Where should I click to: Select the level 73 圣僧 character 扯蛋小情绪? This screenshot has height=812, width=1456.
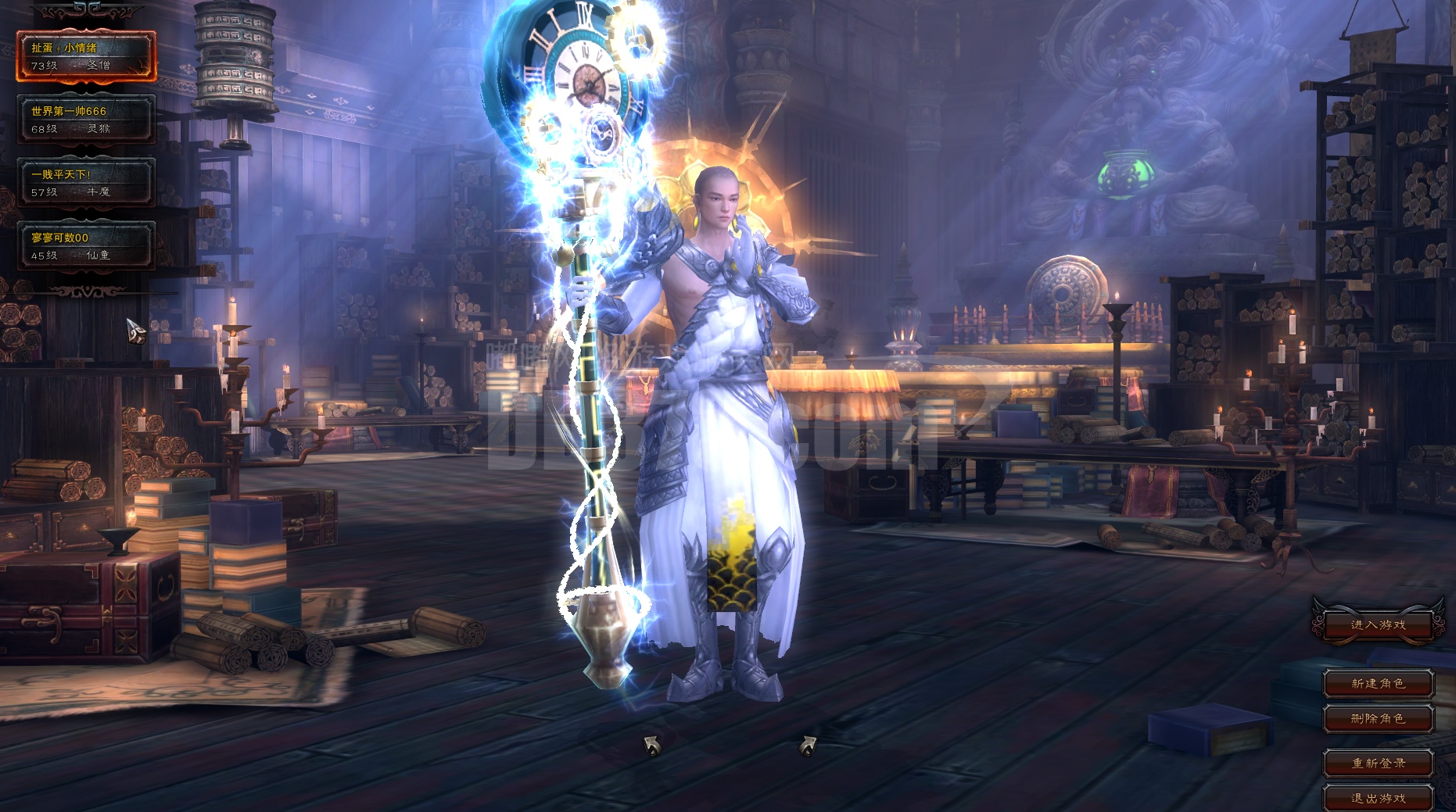86,56
